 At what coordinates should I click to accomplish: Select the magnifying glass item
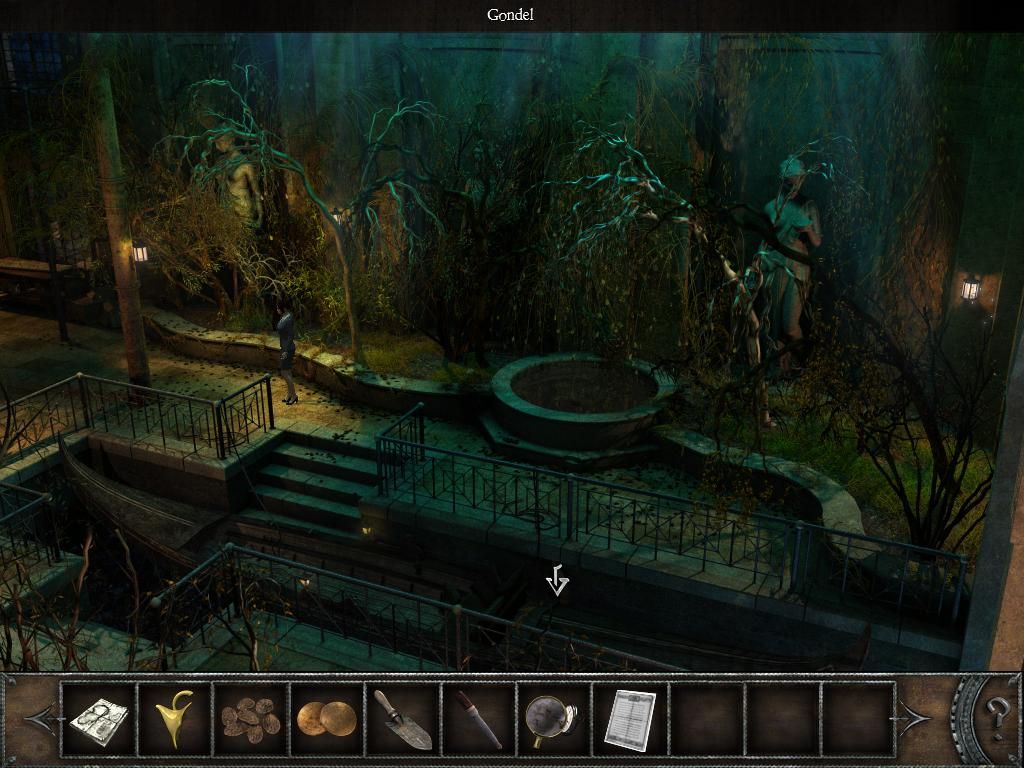click(553, 718)
